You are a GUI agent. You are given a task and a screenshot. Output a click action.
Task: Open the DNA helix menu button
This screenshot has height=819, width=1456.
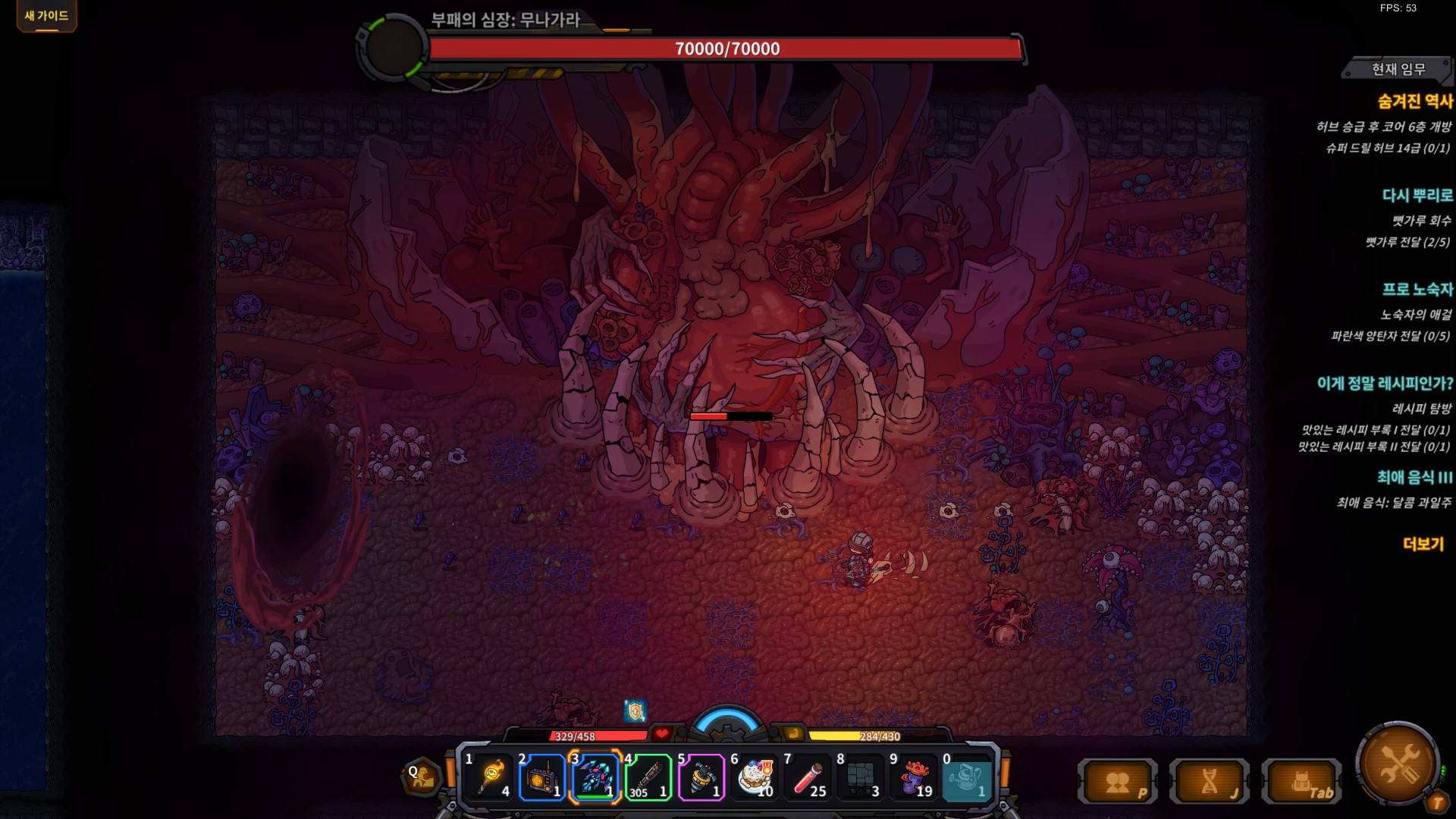(1210, 781)
